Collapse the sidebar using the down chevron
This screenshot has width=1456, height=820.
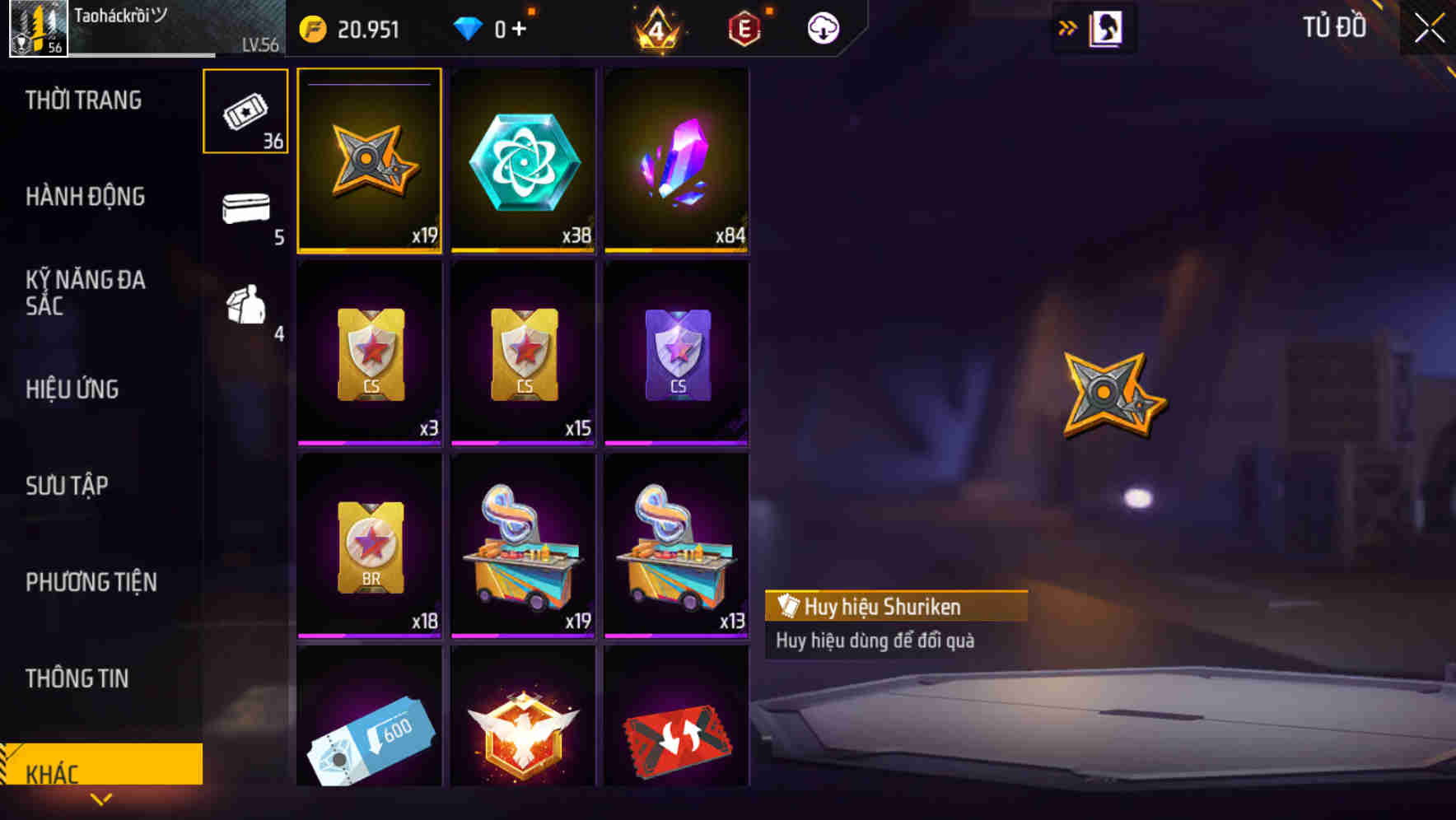coord(101,799)
